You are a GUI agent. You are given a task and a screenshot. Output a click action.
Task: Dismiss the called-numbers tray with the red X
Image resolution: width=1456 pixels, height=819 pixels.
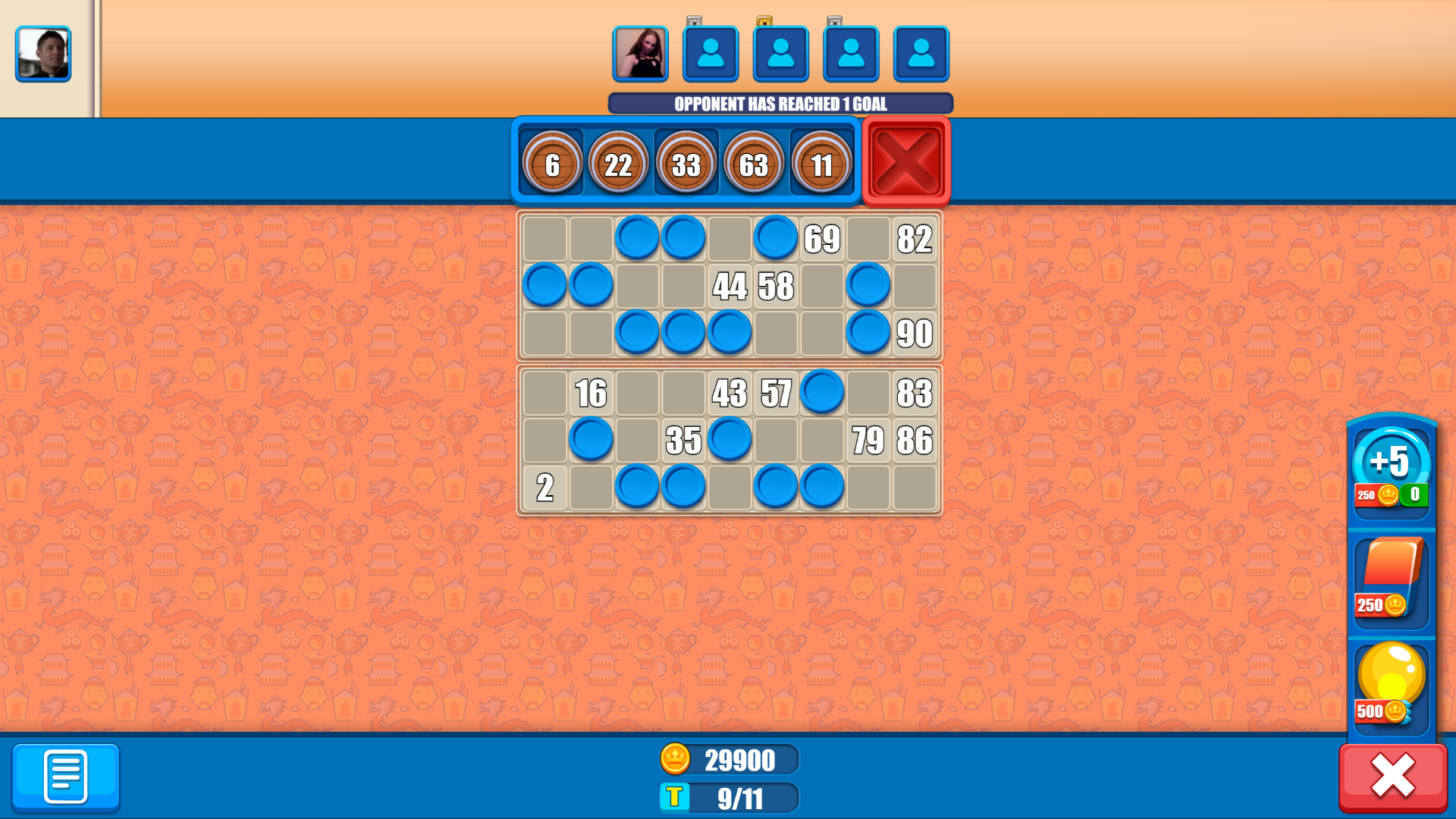[x=905, y=160]
